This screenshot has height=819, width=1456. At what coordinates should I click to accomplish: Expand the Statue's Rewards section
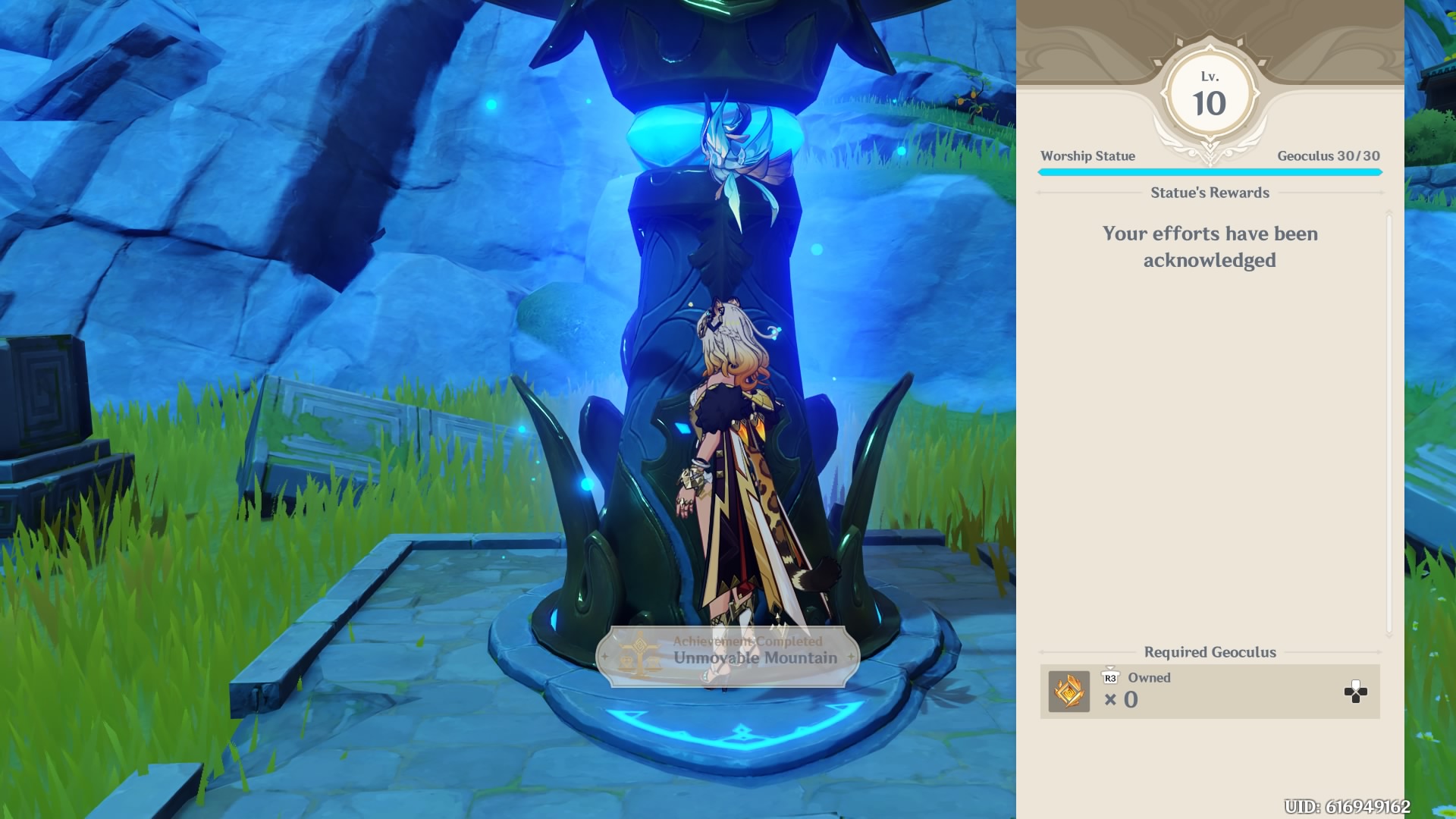coord(1210,193)
